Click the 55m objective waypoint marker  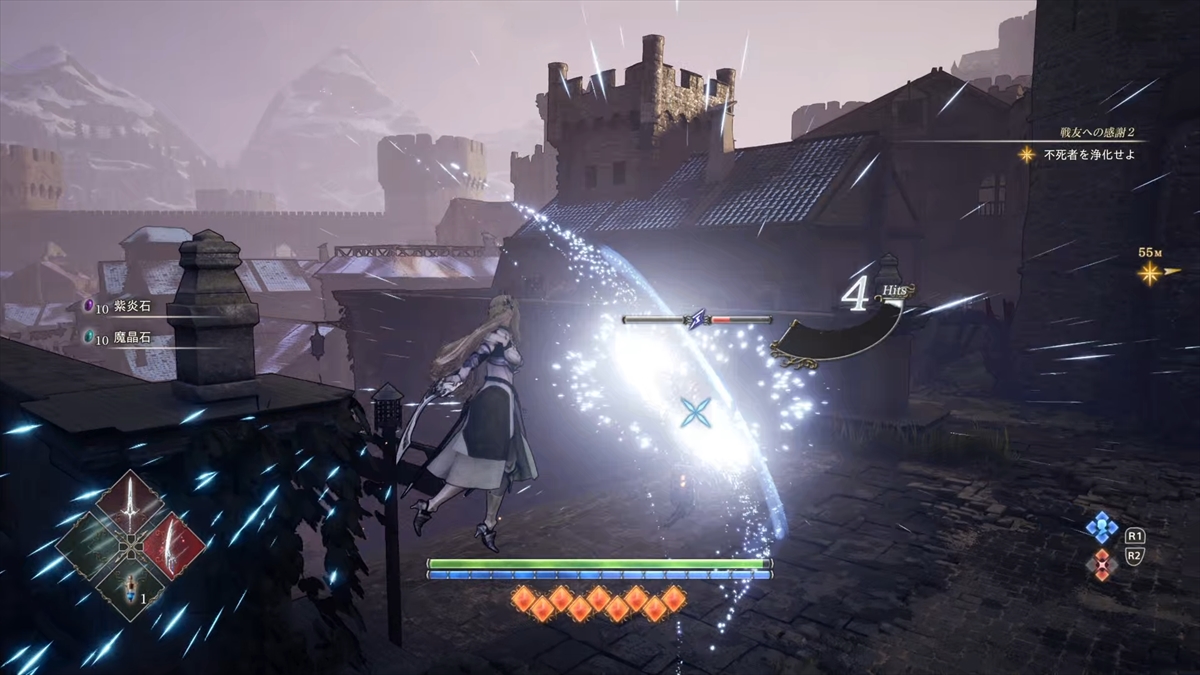point(1151,271)
